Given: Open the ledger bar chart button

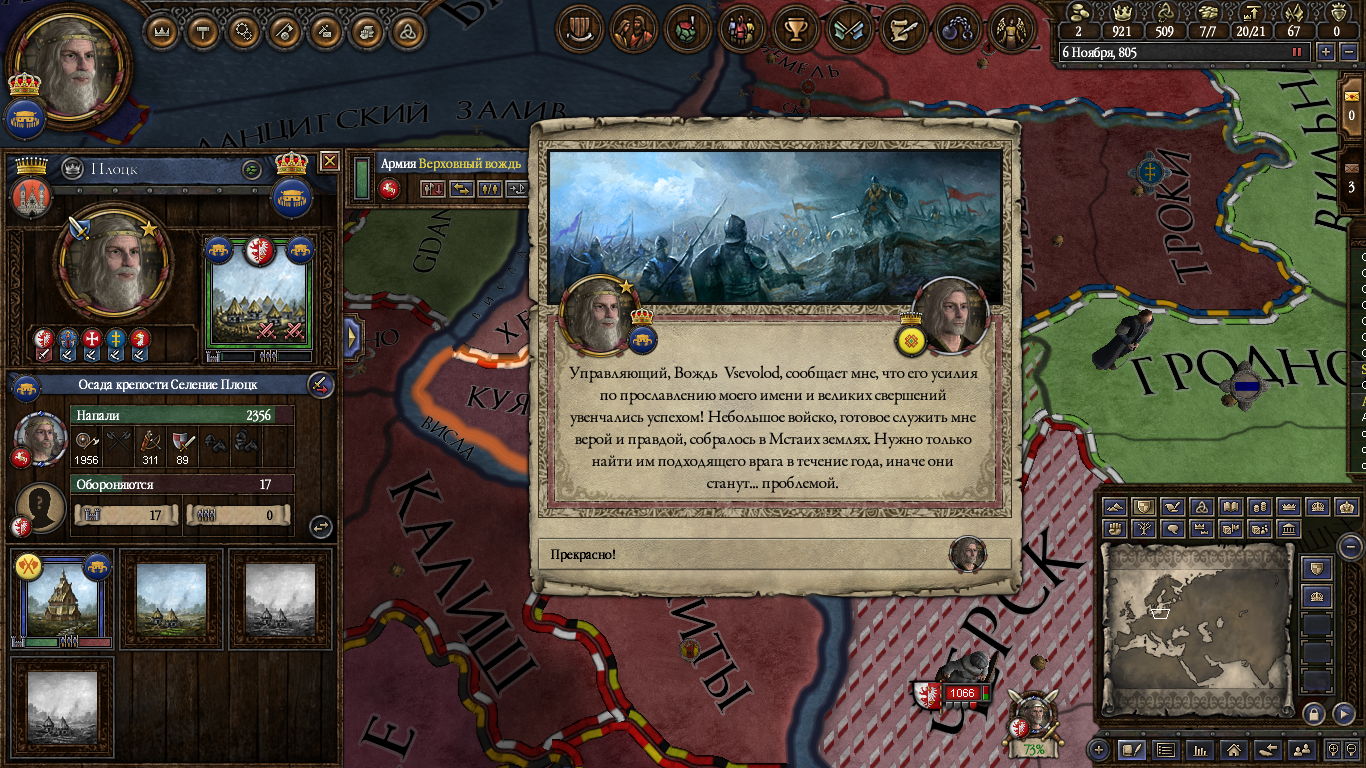Looking at the screenshot, I should point(1200,749).
